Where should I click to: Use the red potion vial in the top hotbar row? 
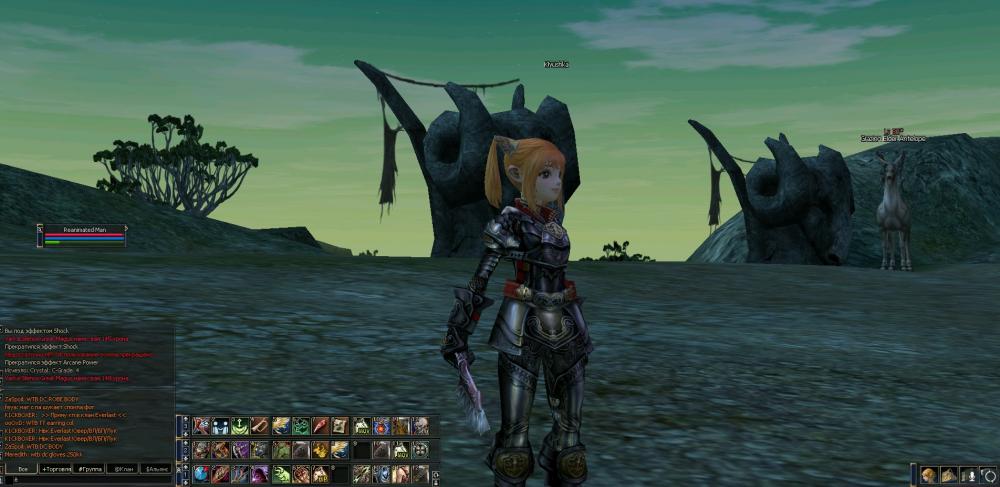pyautogui.click(x=320, y=426)
